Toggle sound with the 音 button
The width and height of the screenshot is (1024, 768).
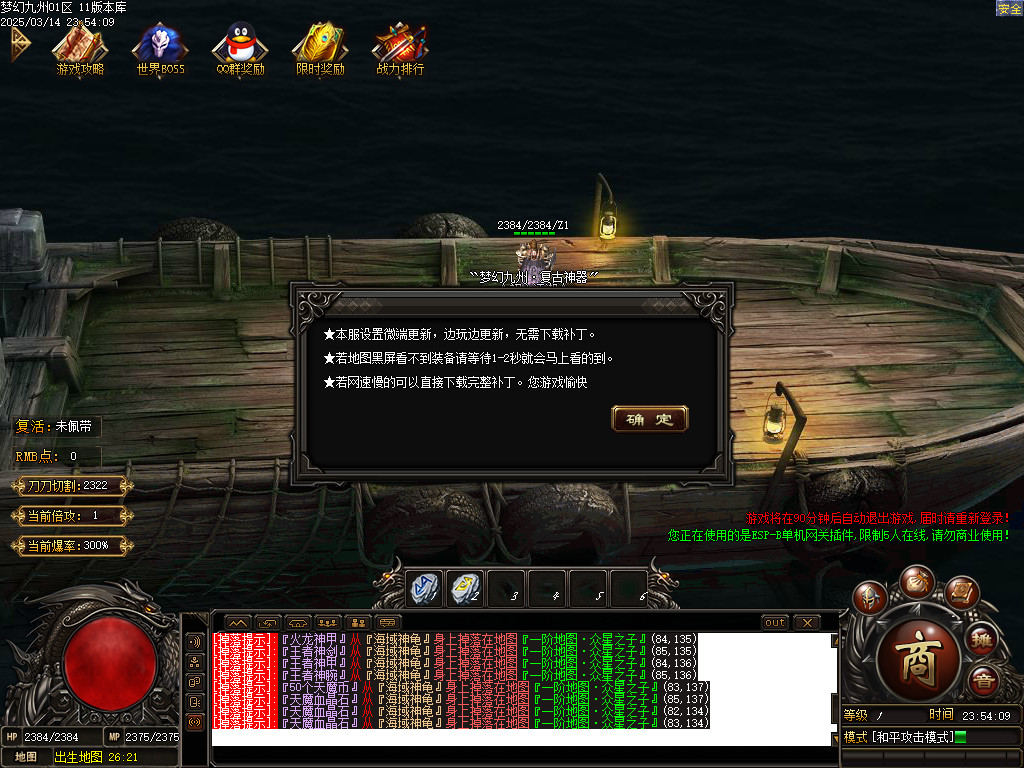click(984, 681)
